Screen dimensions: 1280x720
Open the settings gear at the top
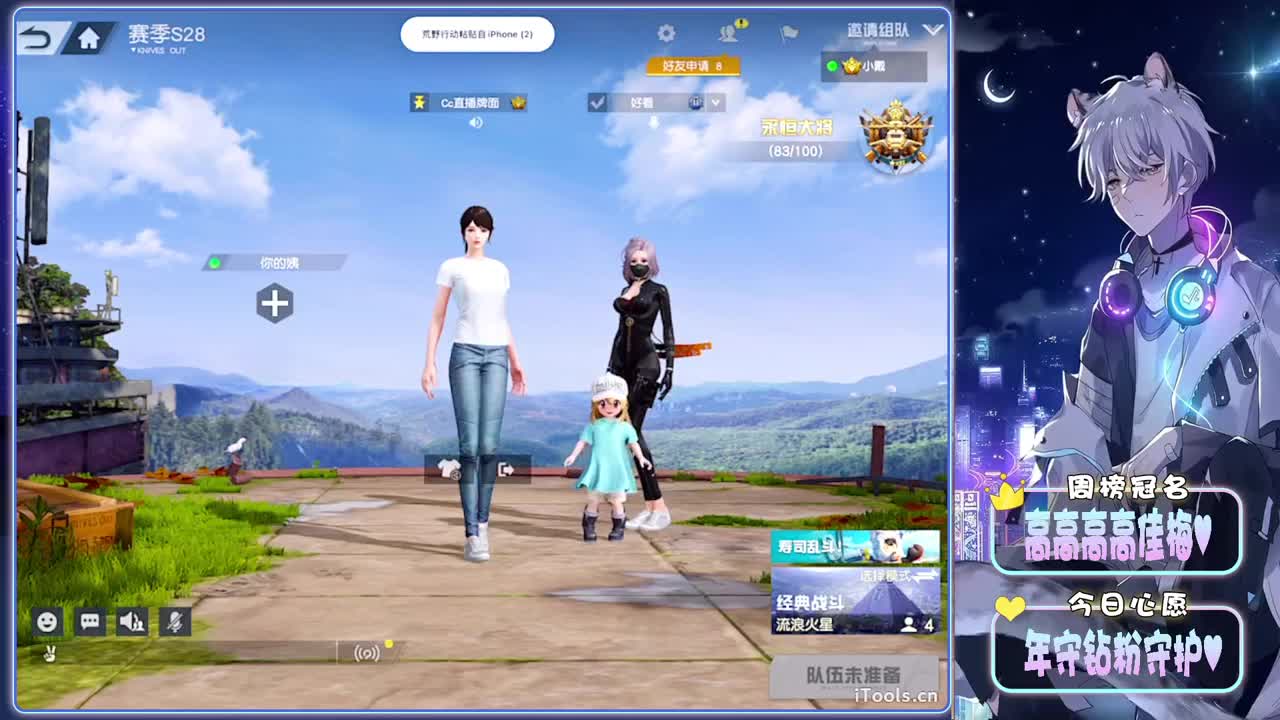click(x=664, y=32)
